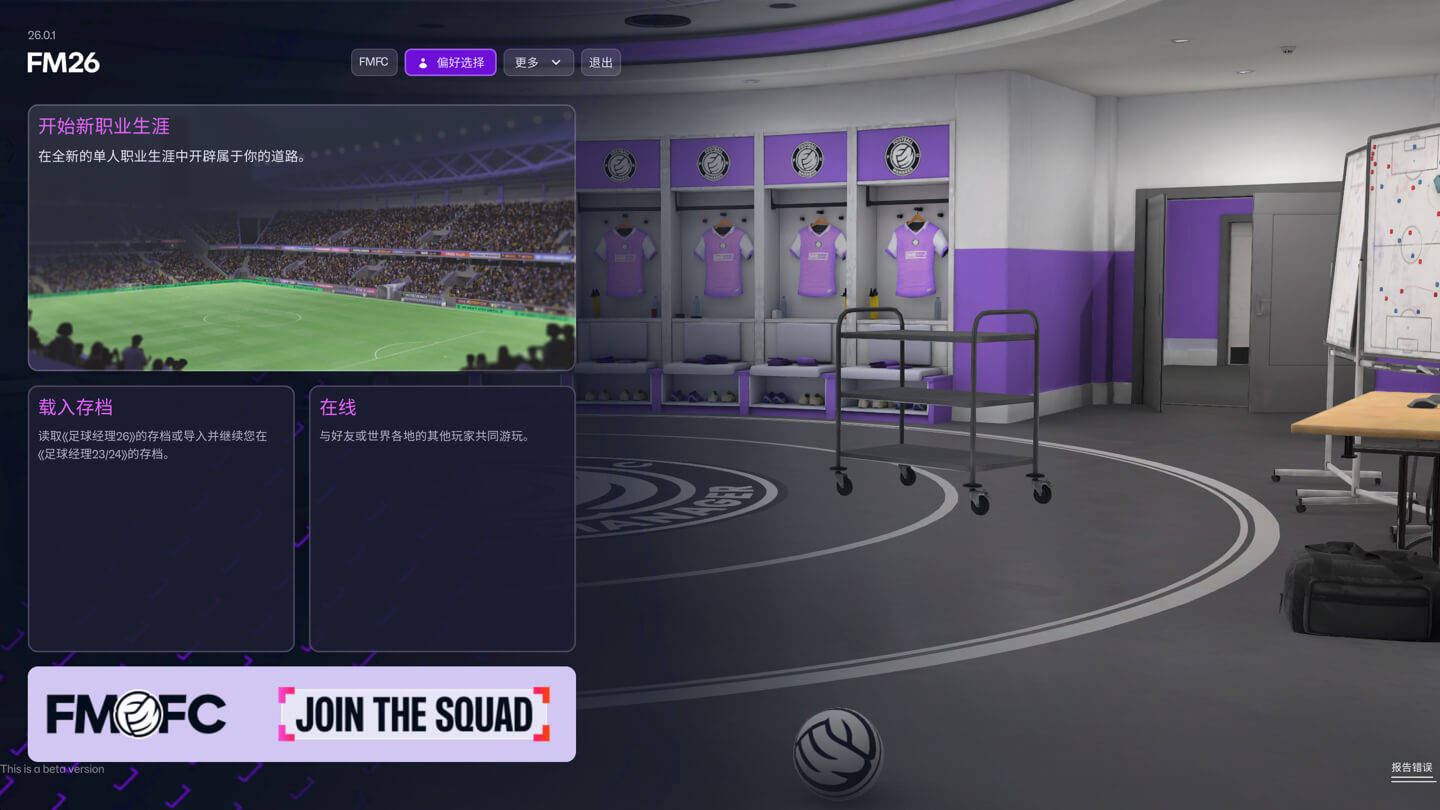This screenshot has height=810, width=1440.
Task: Open the 偏好选择 preferences menu
Action: coord(450,62)
